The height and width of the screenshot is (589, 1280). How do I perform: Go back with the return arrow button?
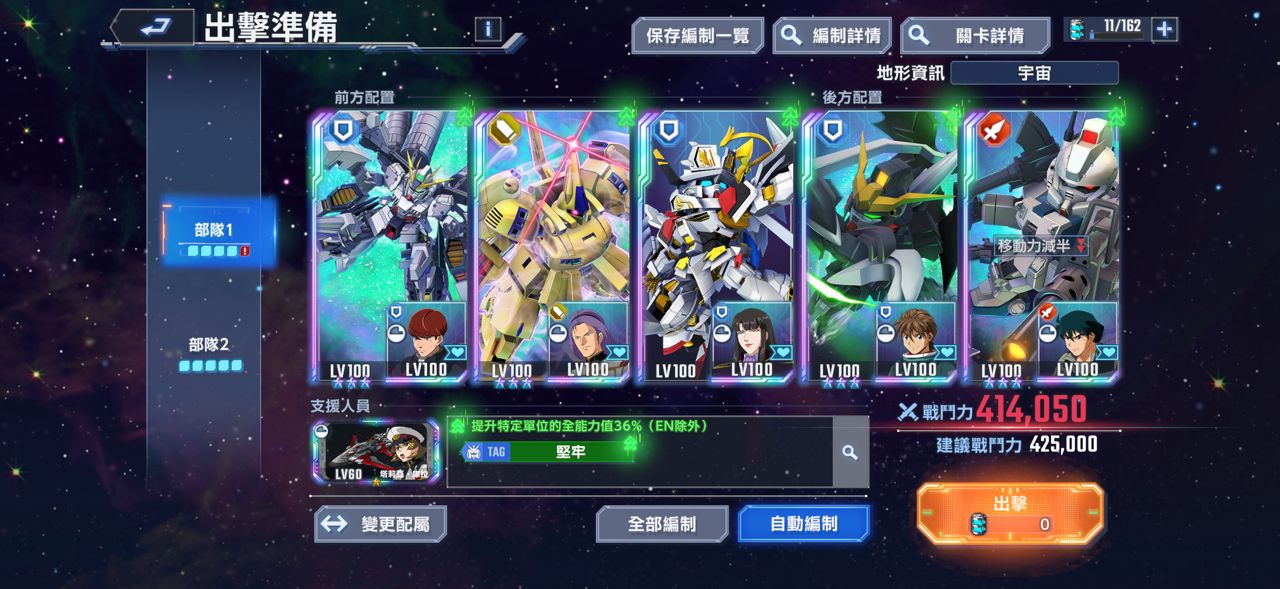pyautogui.click(x=152, y=28)
